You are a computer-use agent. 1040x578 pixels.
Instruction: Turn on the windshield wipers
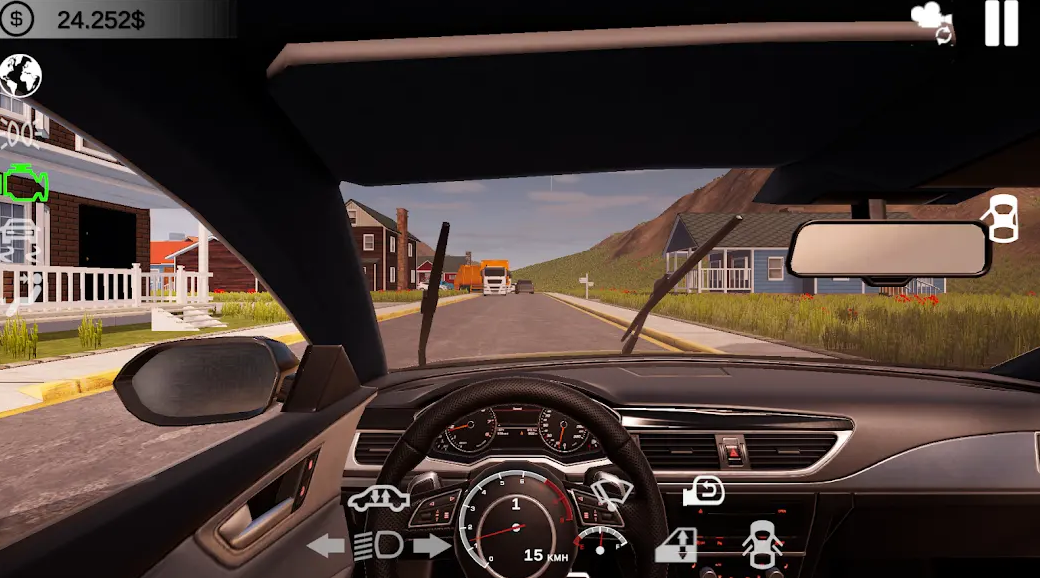click(x=612, y=492)
